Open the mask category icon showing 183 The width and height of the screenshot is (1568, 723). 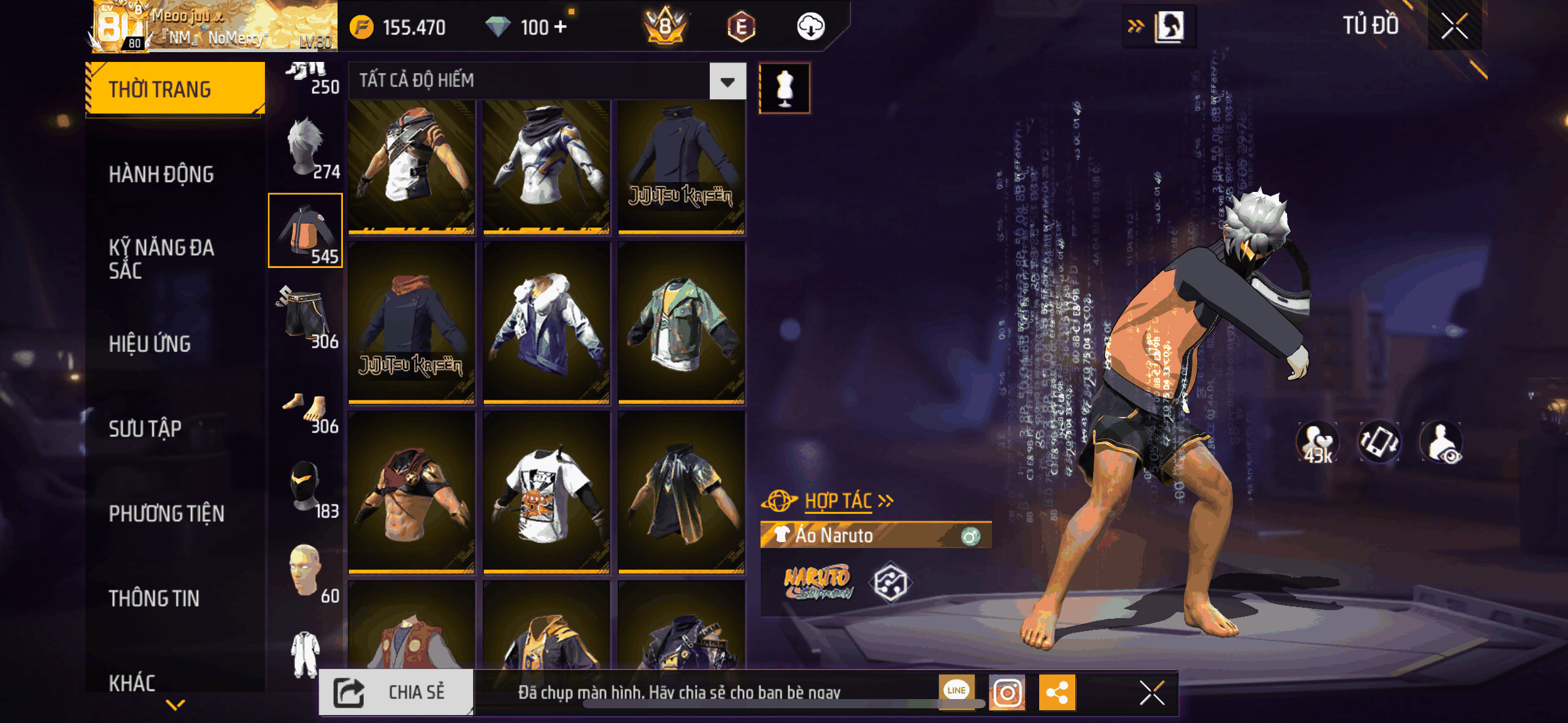[305, 484]
